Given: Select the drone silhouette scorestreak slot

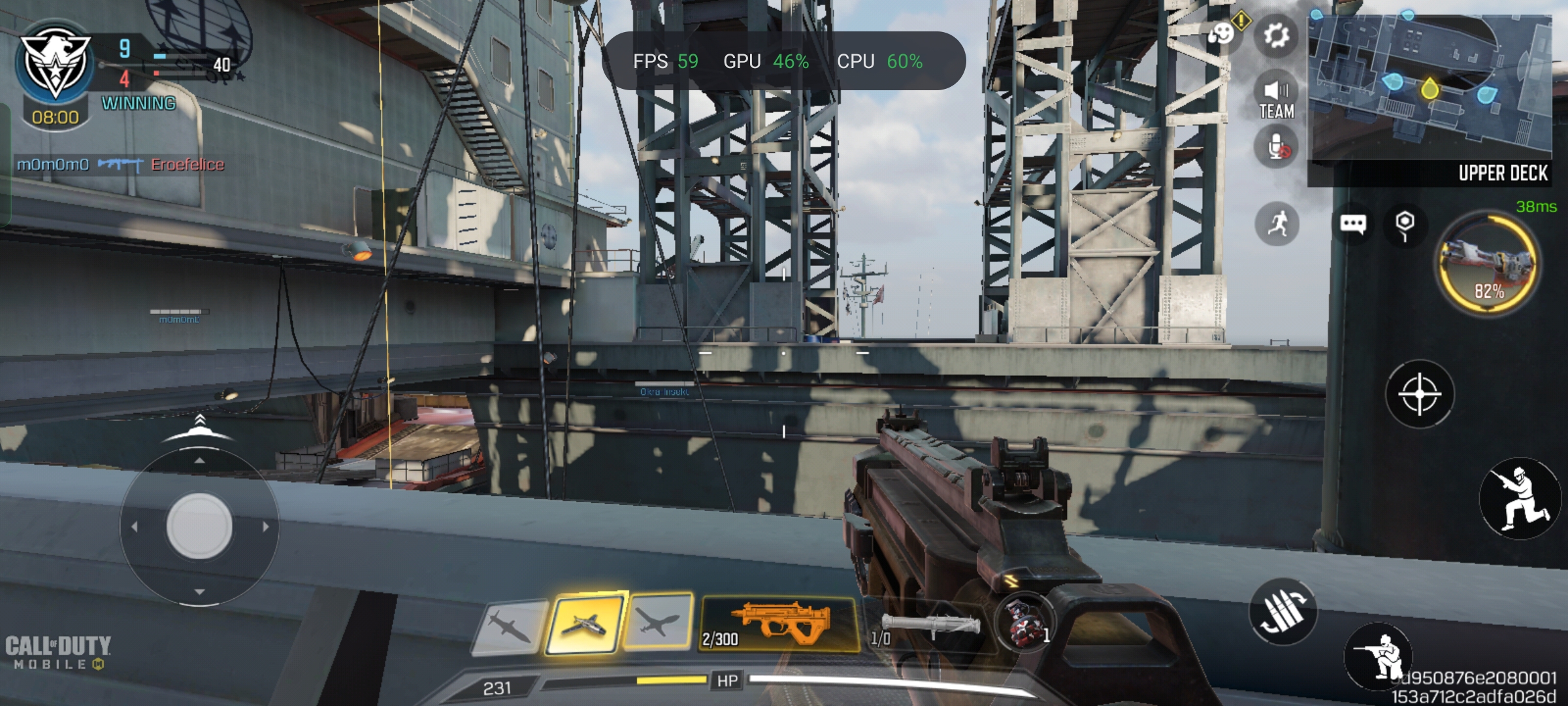Looking at the screenshot, I should [659, 622].
